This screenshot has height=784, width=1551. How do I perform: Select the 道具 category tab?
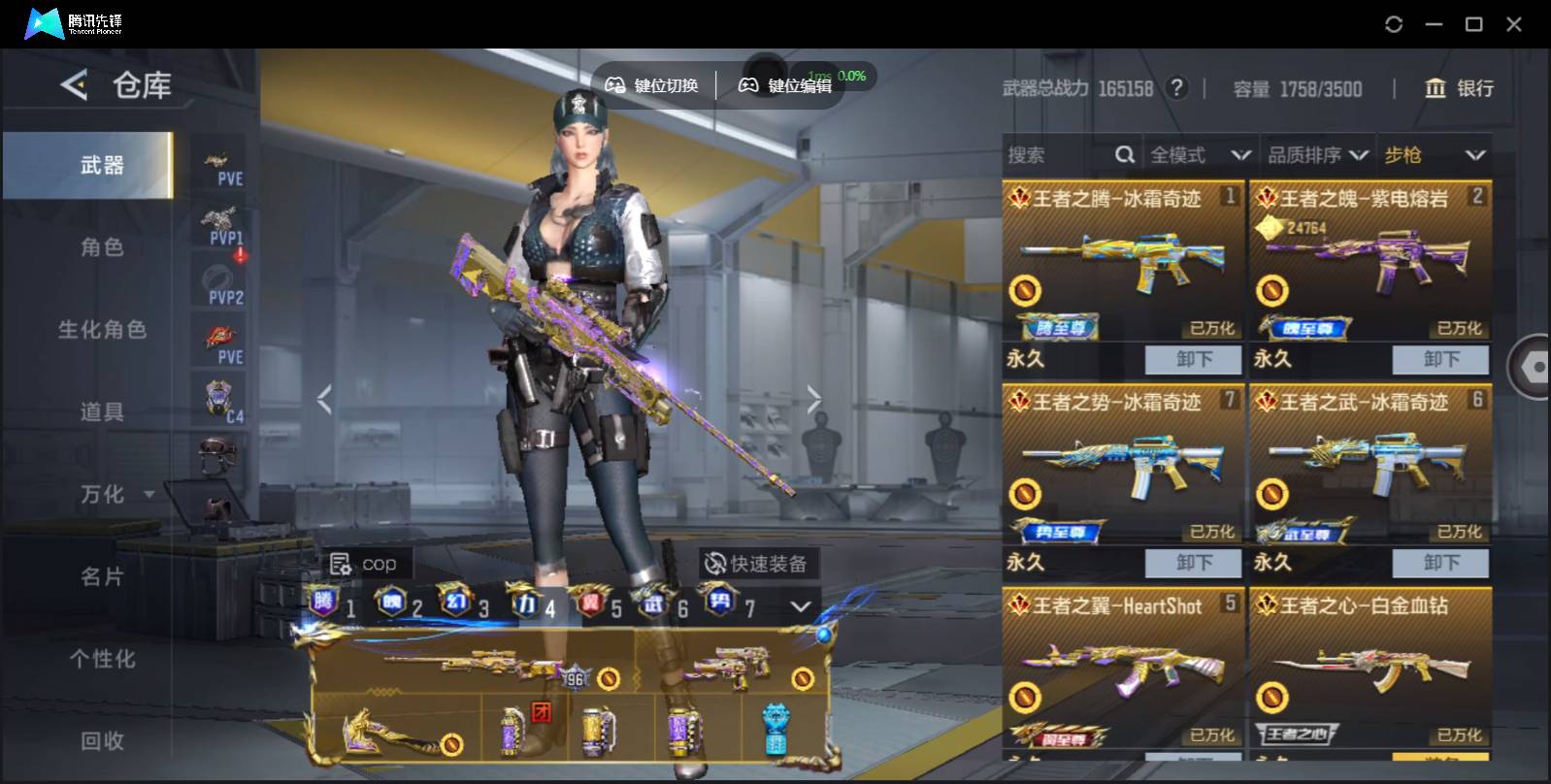(x=102, y=412)
